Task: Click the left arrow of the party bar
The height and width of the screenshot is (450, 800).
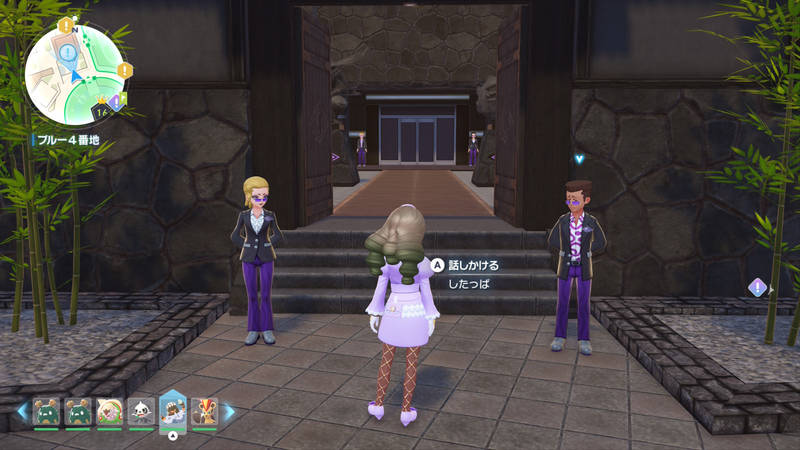Action: click(x=21, y=411)
